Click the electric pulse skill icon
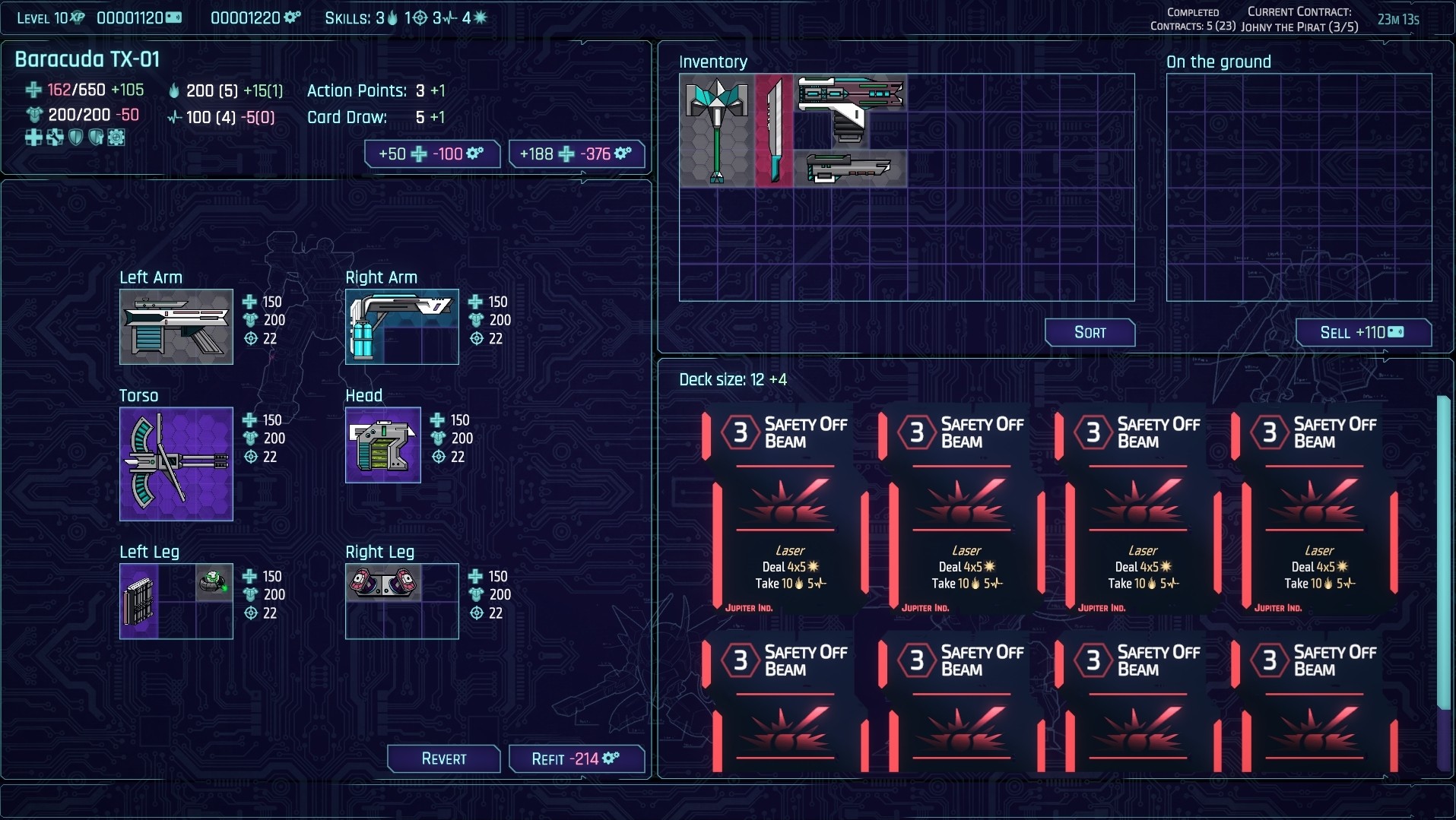This screenshot has width=1456, height=820. pyautogui.click(x=452, y=17)
